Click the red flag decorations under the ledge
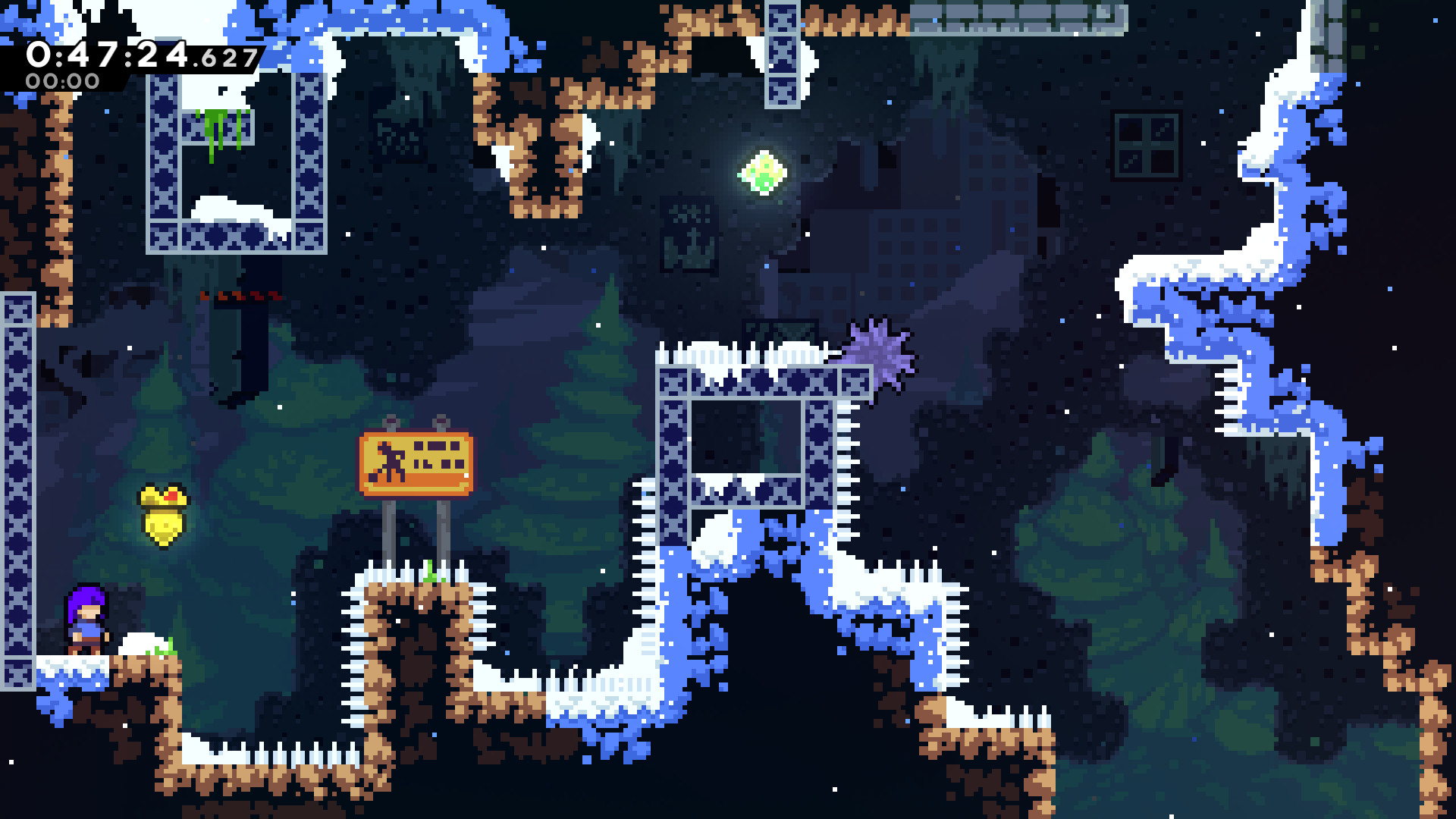The width and height of the screenshot is (1456, 819). (x=237, y=297)
